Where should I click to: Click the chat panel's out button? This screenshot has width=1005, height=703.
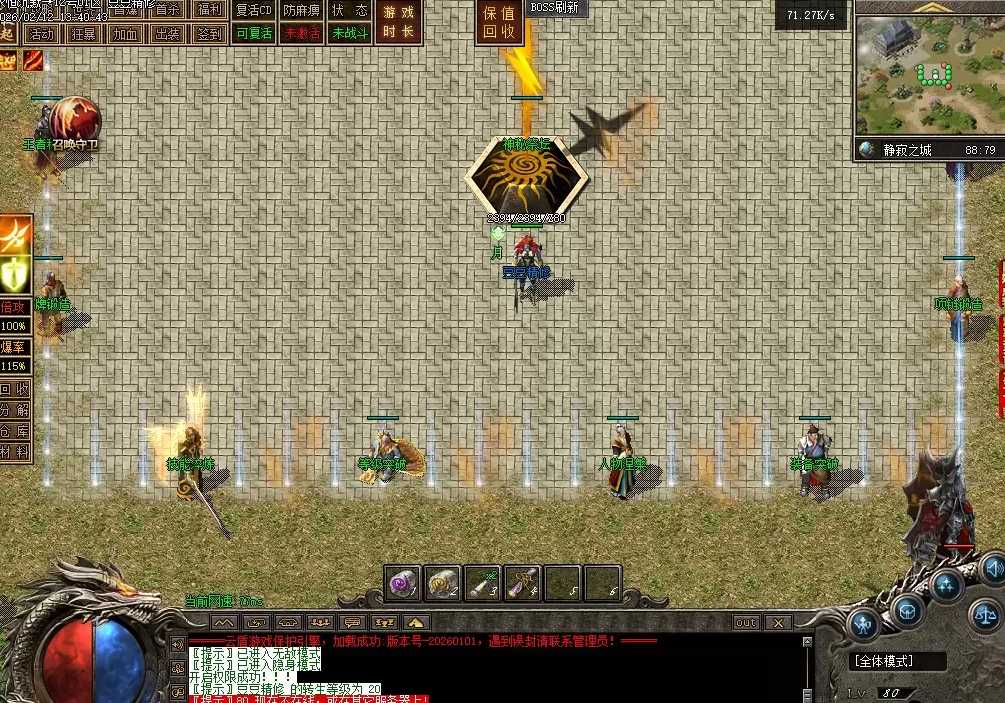point(746,623)
